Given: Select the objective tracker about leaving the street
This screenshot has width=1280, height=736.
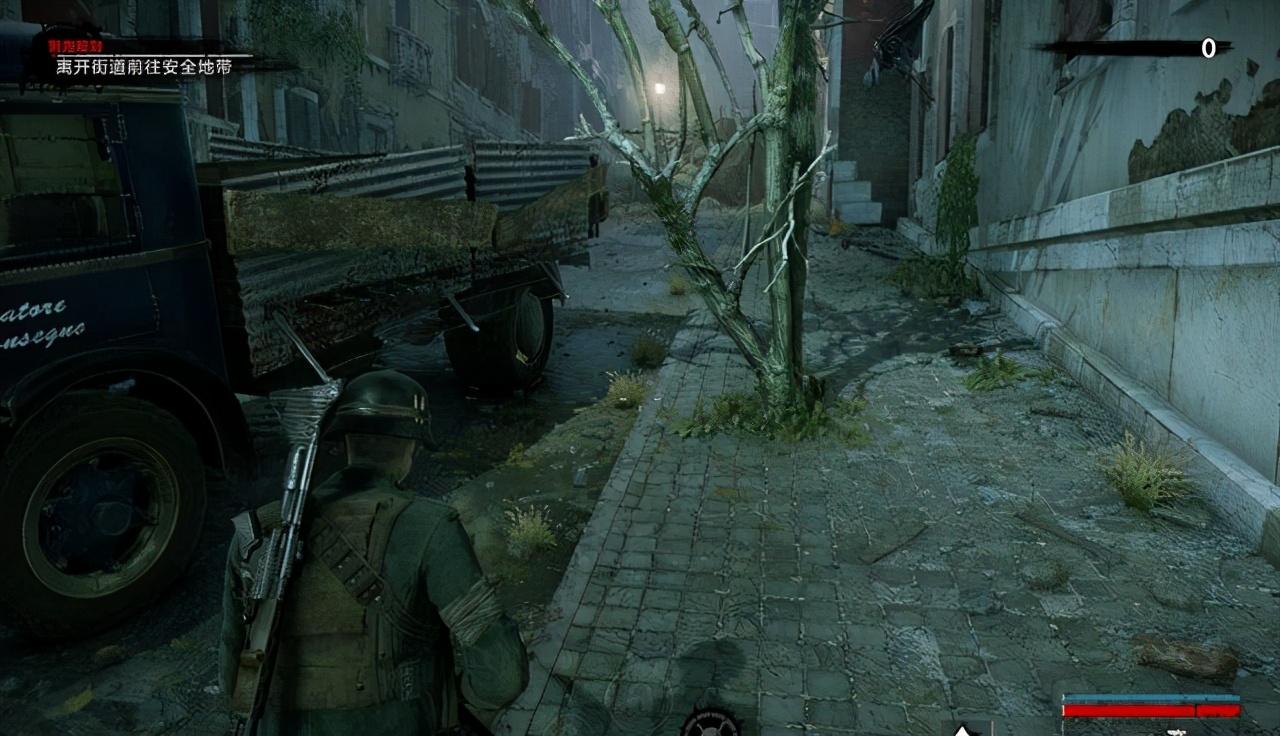Looking at the screenshot, I should tap(143, 65).
